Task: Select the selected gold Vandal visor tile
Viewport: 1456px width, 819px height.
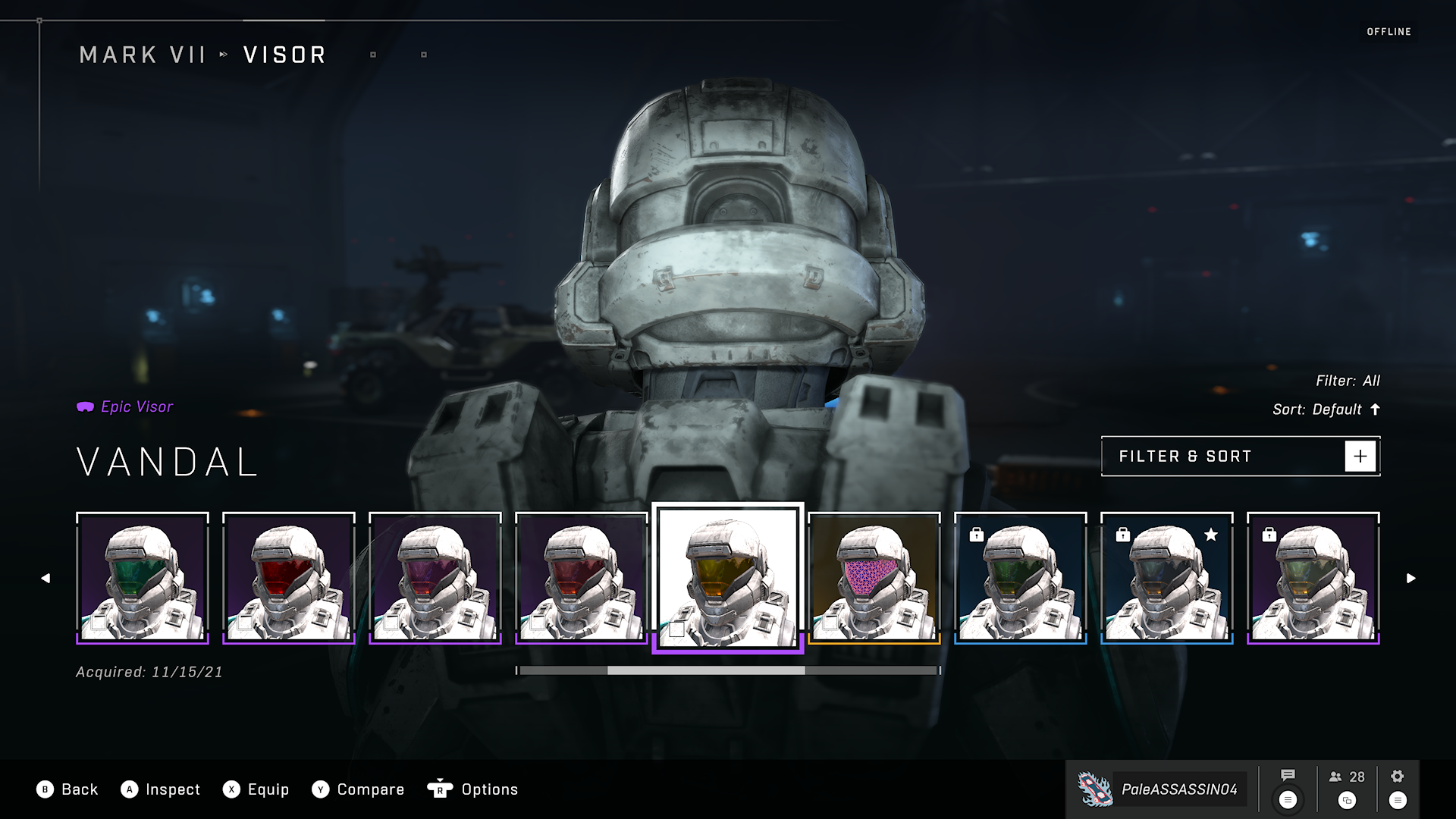Action: pyautogui.click(x=727, y=577)
